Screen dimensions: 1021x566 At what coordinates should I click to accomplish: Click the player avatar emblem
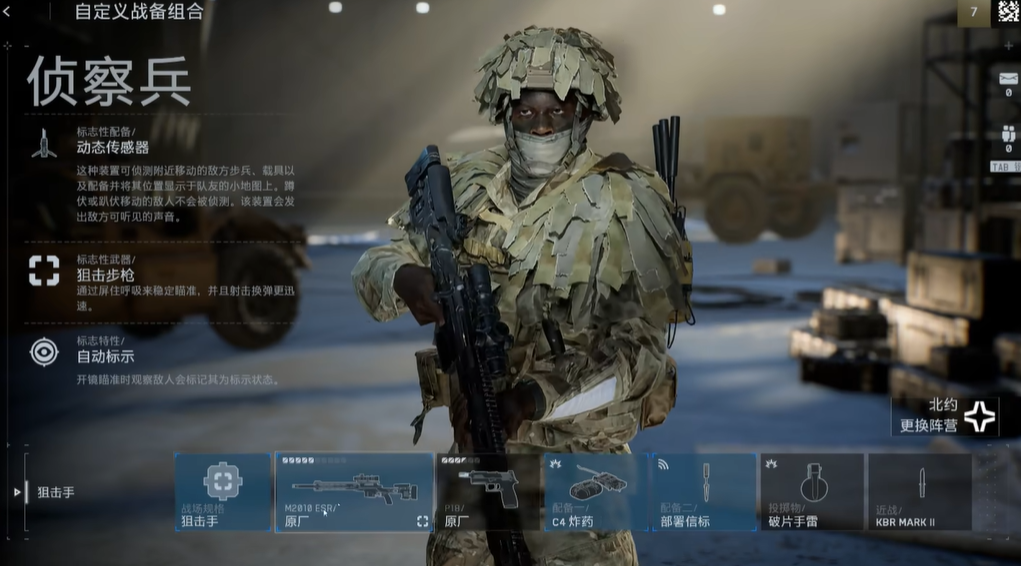click(x=1008, y=12)
